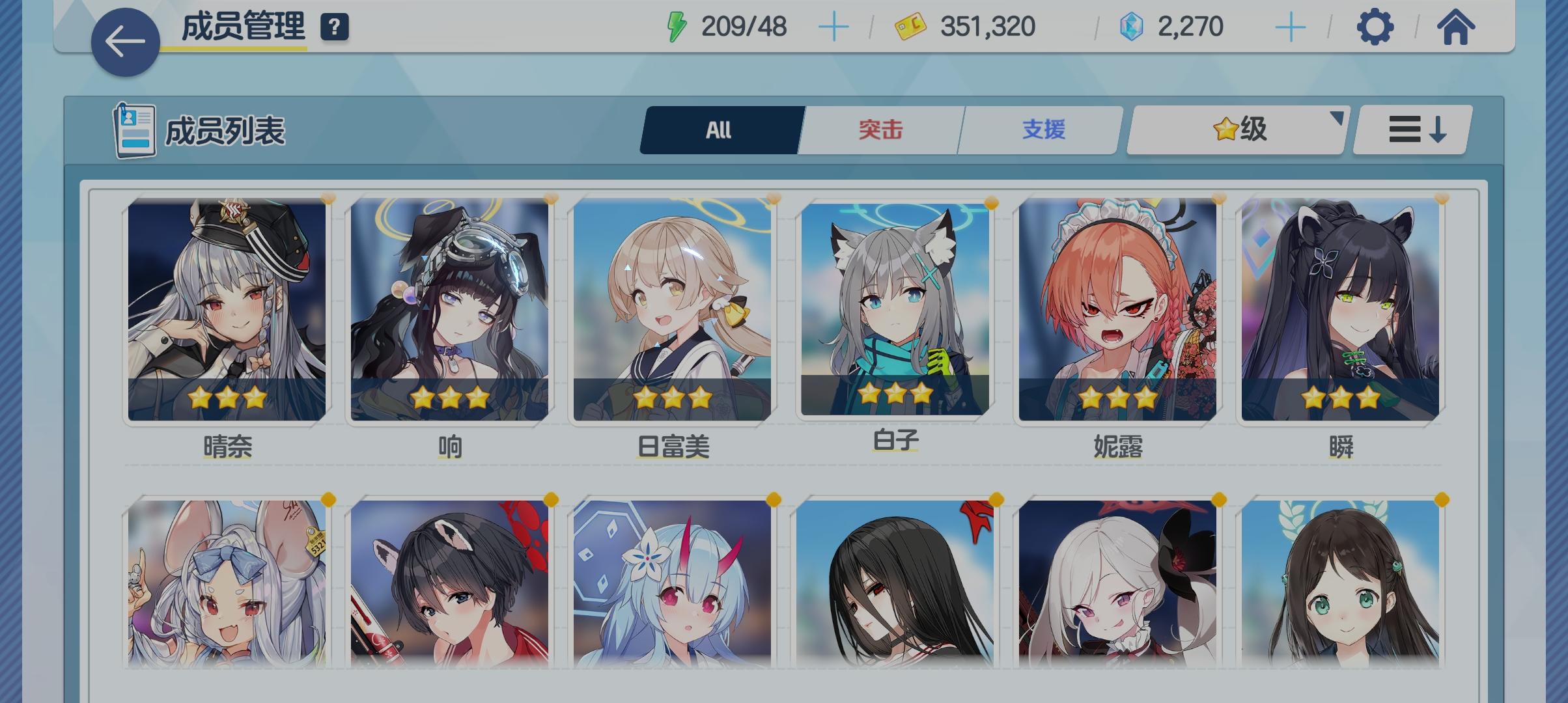The width and height of the screenshot is (1568, 703).
Task: Click the pyroxene purchase plus button
Action: [1289, 27]
